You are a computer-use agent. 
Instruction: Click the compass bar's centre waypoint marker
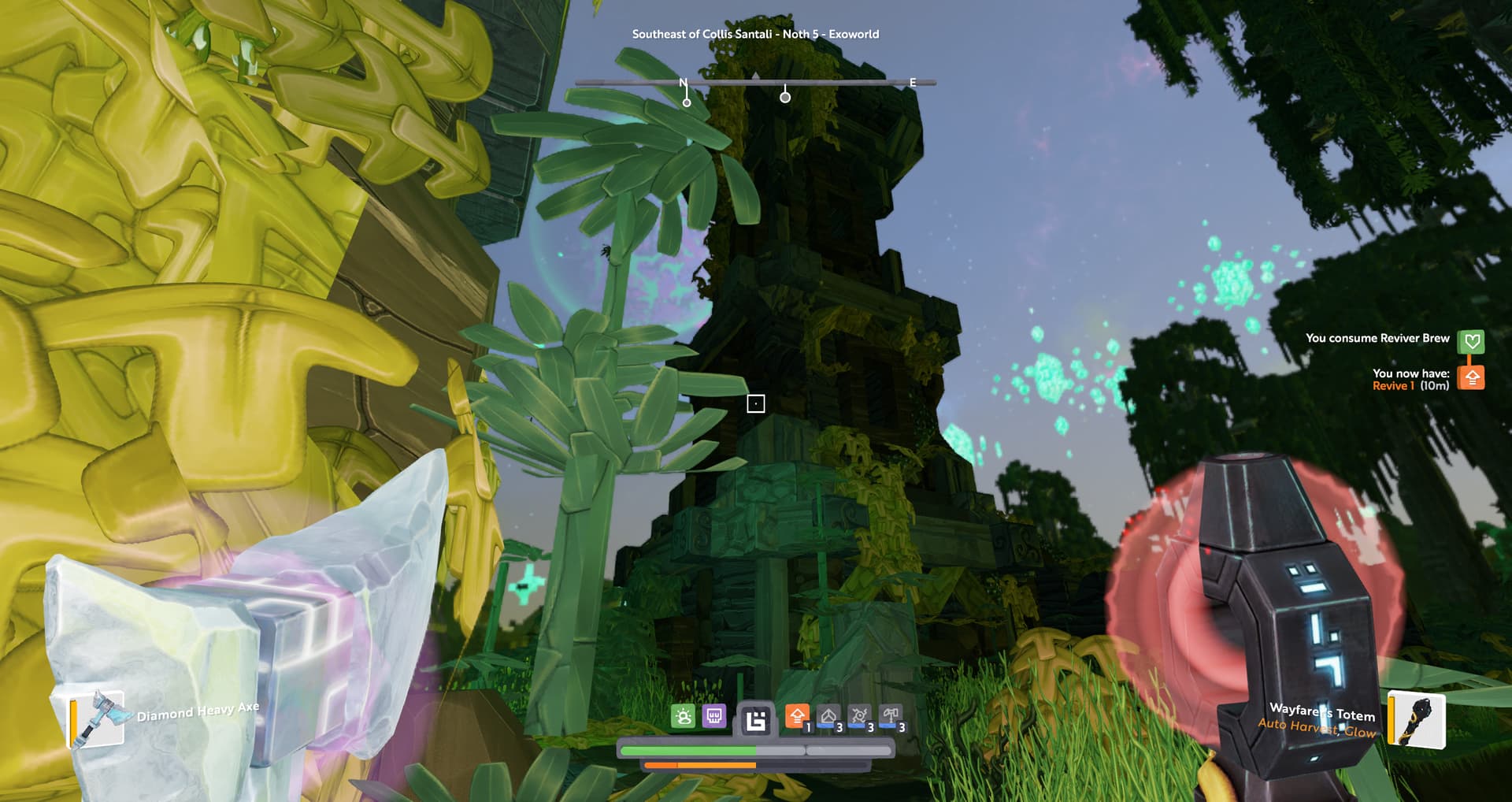[785, 97]
